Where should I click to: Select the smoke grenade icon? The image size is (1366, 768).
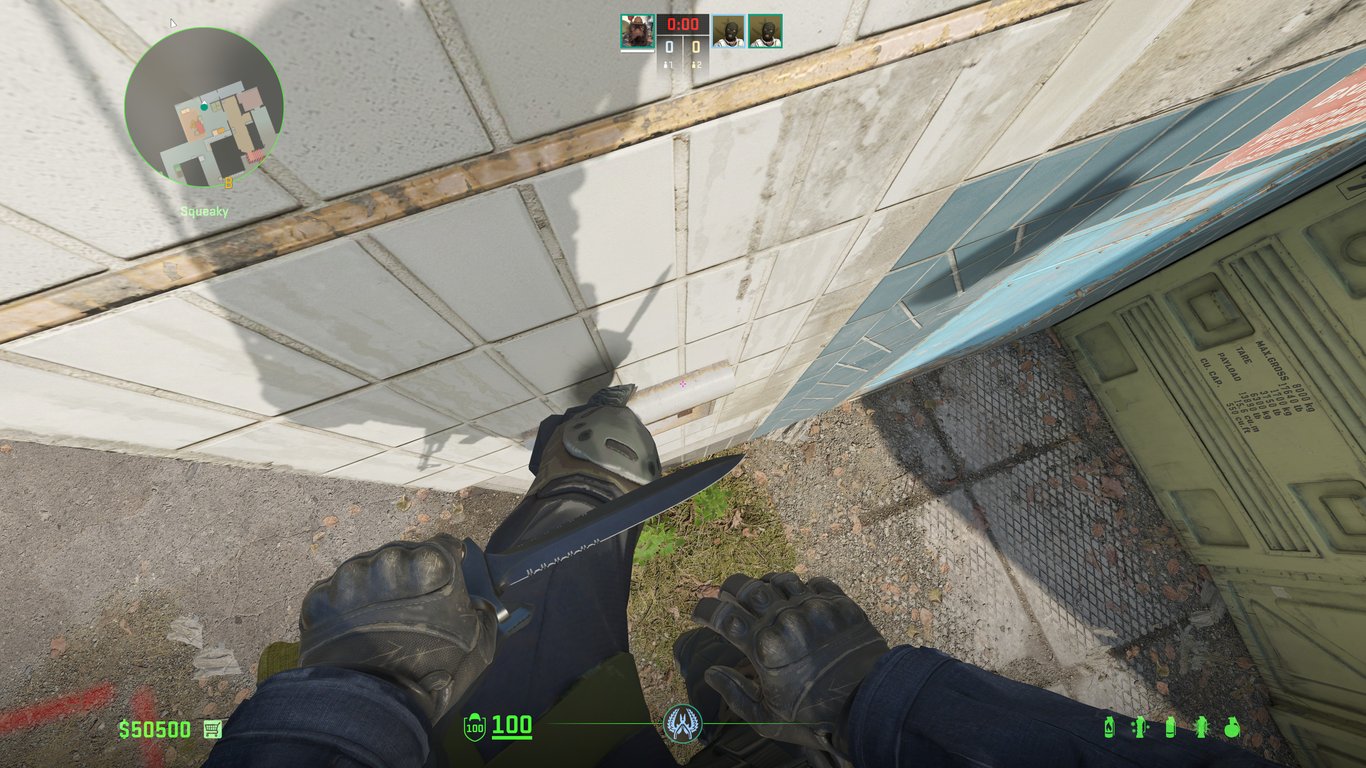1171,727
